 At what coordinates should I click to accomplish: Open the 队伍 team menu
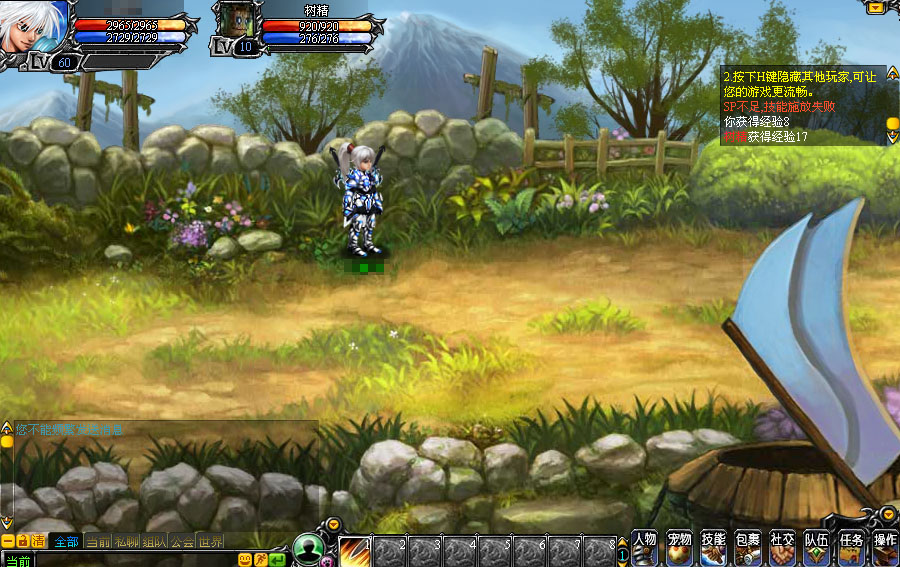click(x=817, y=547)
